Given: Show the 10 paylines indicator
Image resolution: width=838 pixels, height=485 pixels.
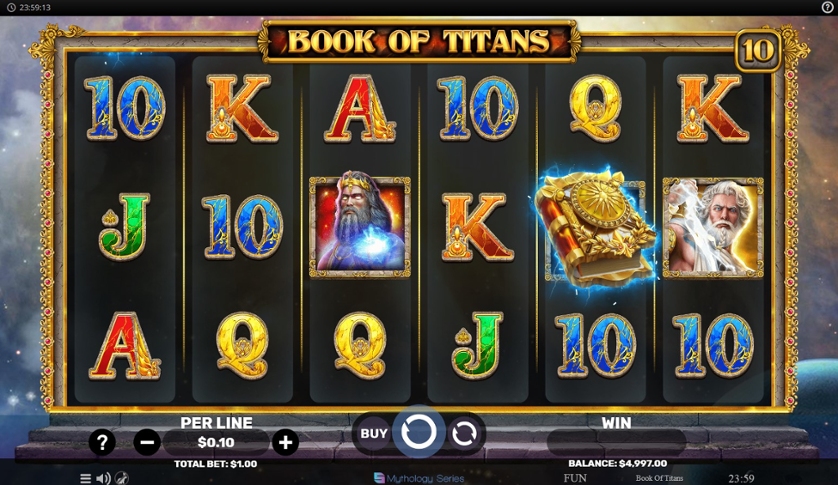Looking at the screenshot, I should (758, 51).
